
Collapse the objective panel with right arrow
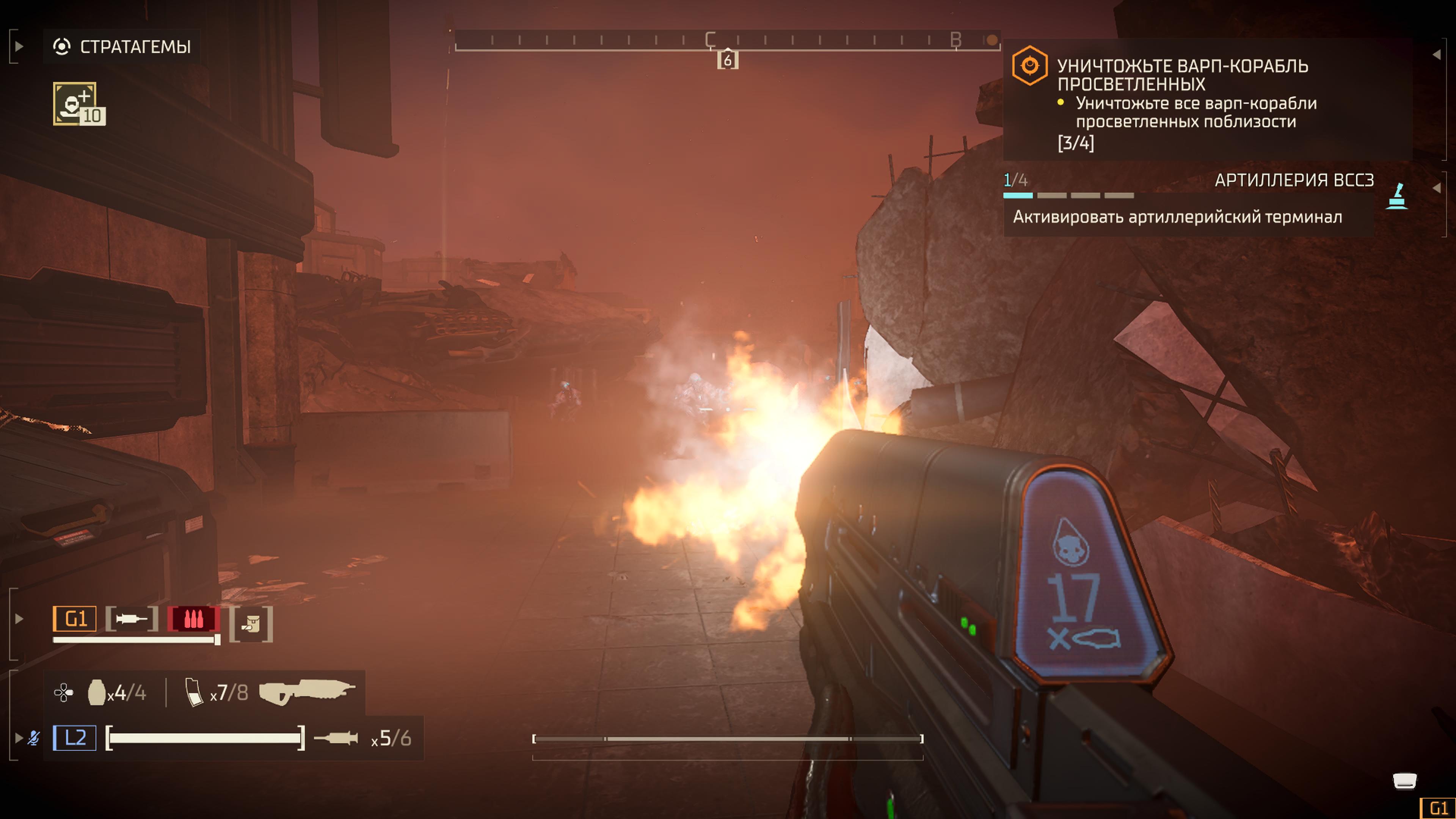click(1436, 54)
